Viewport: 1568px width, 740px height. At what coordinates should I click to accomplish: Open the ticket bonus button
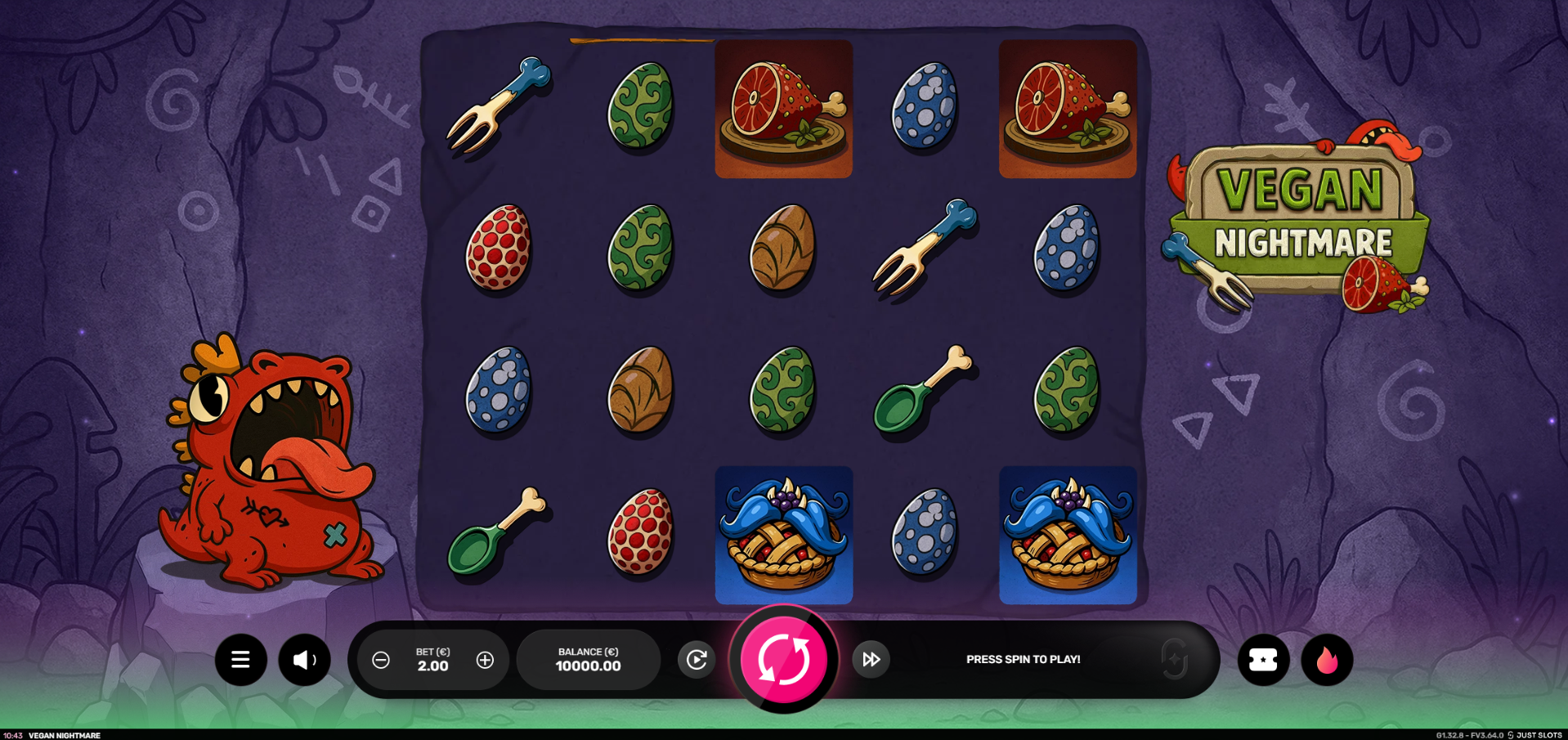pyautogui.click(x=1263, y=659)
